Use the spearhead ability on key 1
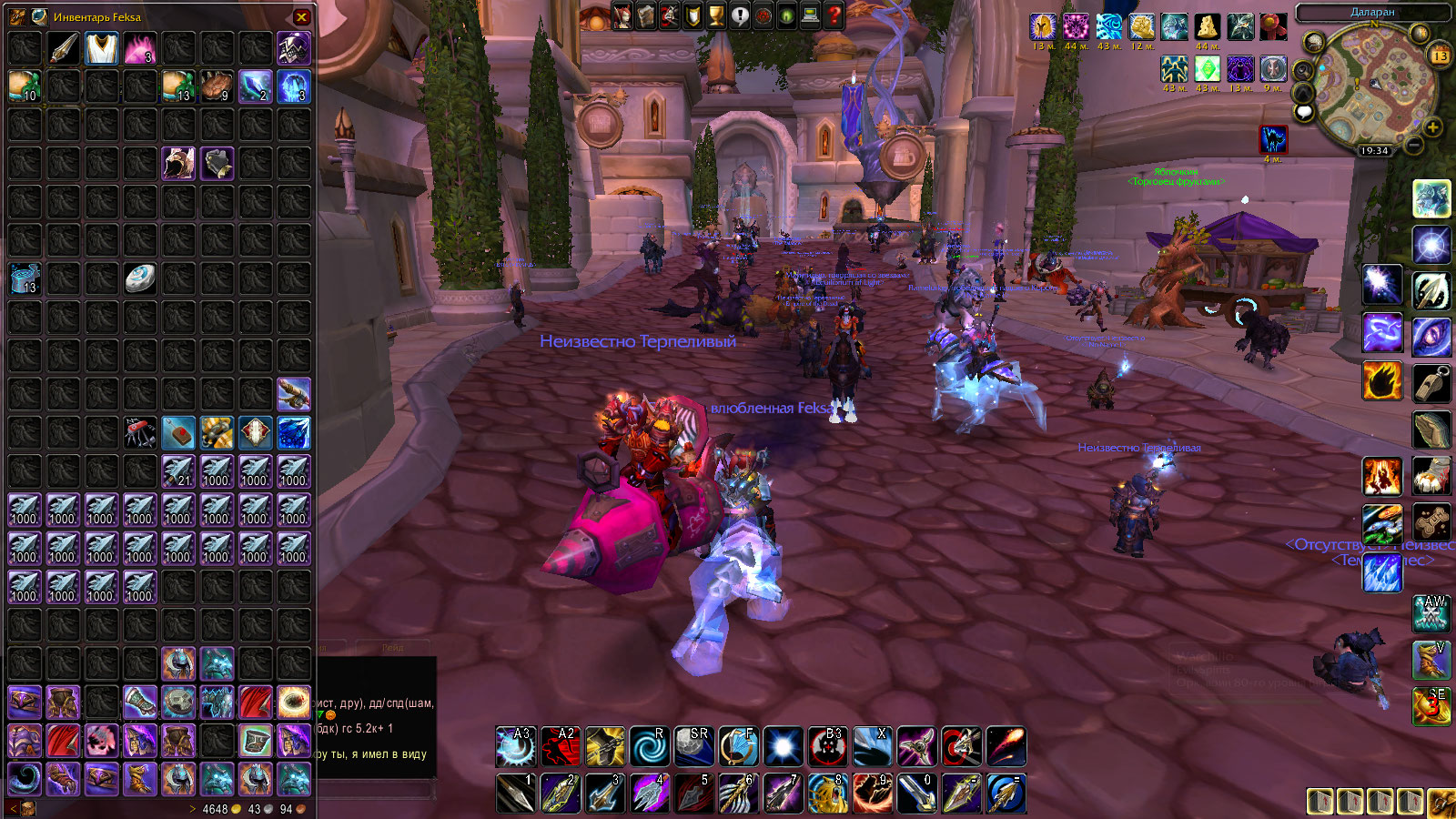 [x=516, y=793]
